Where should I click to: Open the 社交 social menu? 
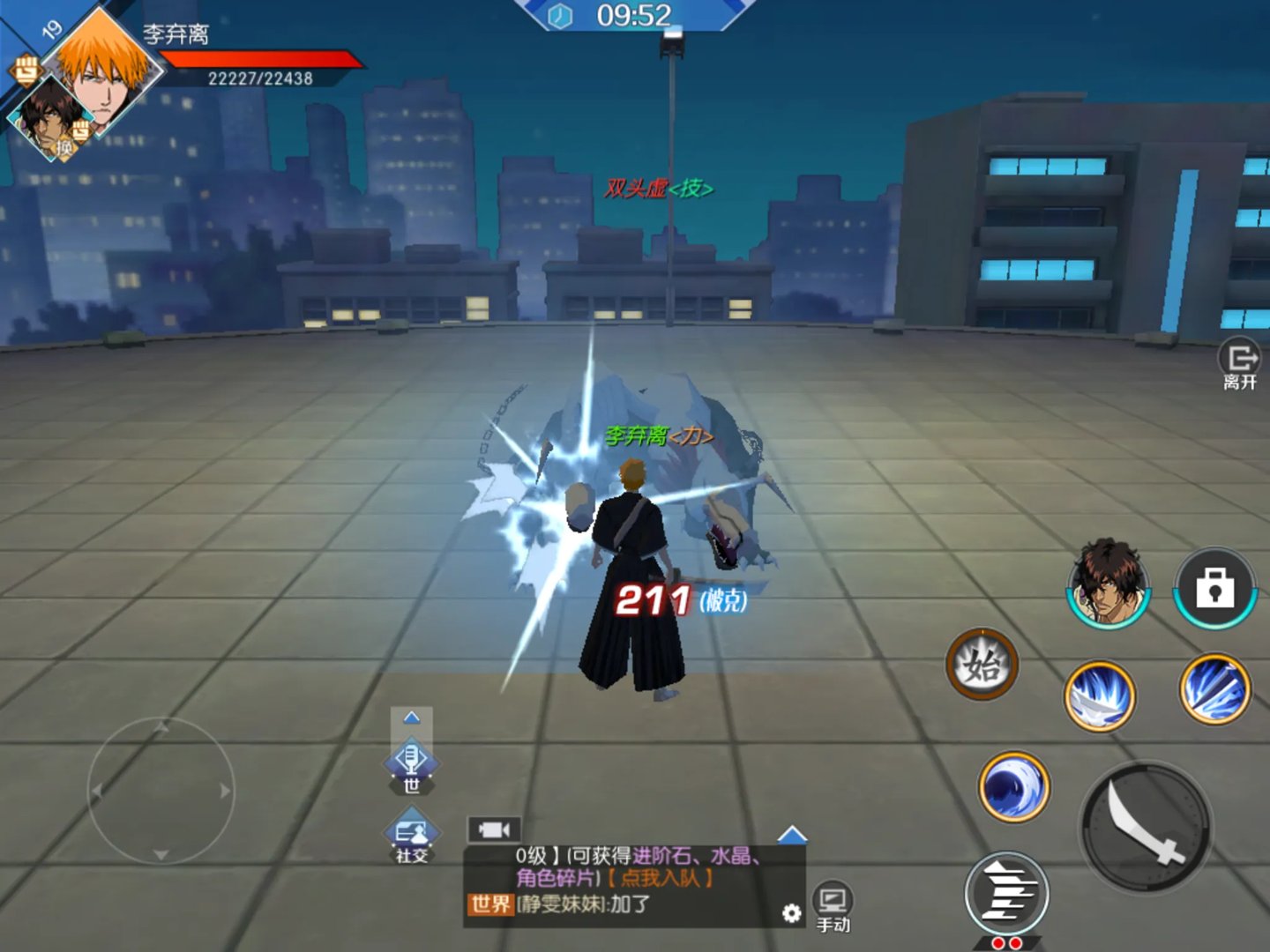click(x=411, y=837)
